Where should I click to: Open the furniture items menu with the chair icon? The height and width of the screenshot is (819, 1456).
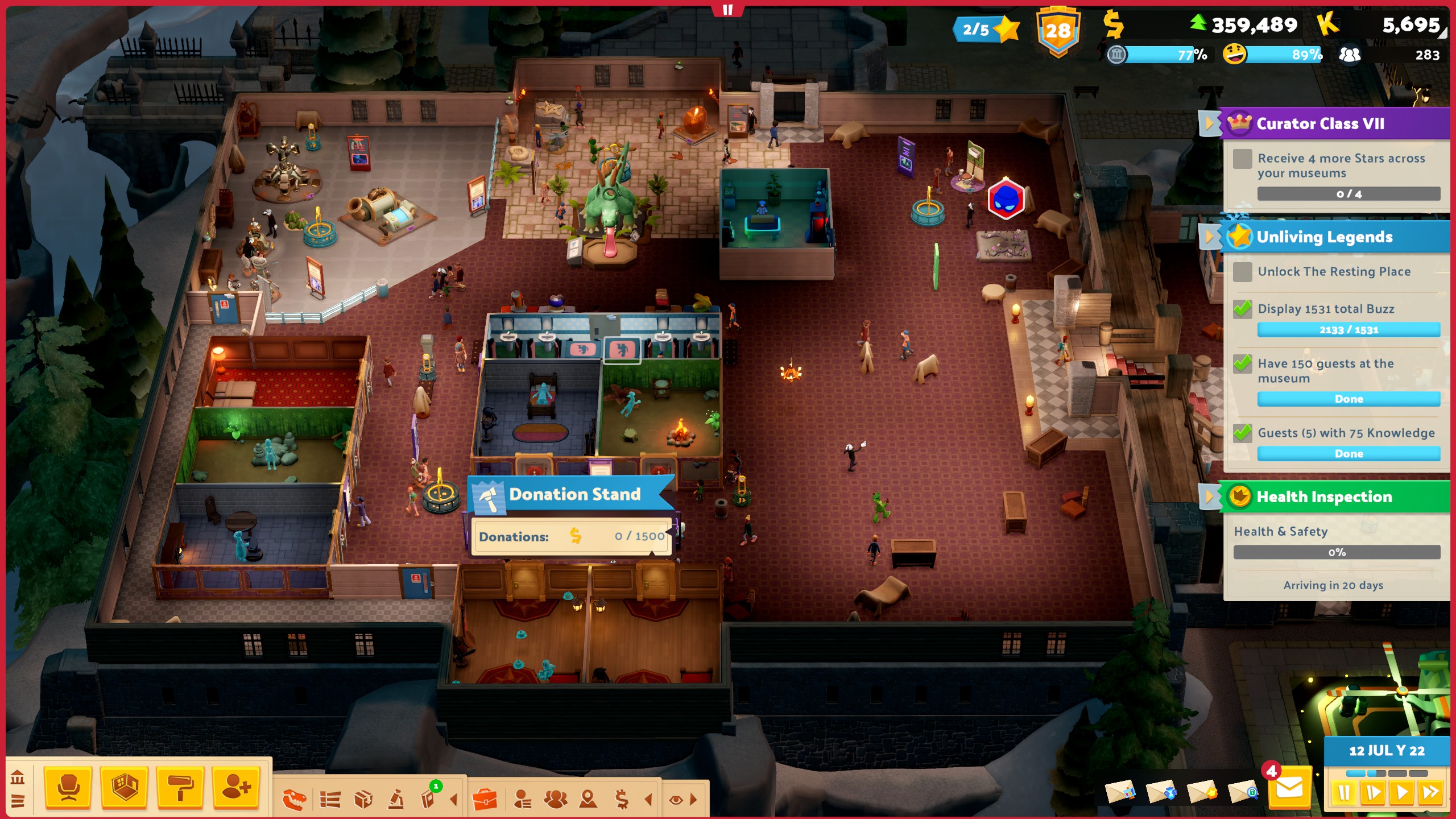68,788
